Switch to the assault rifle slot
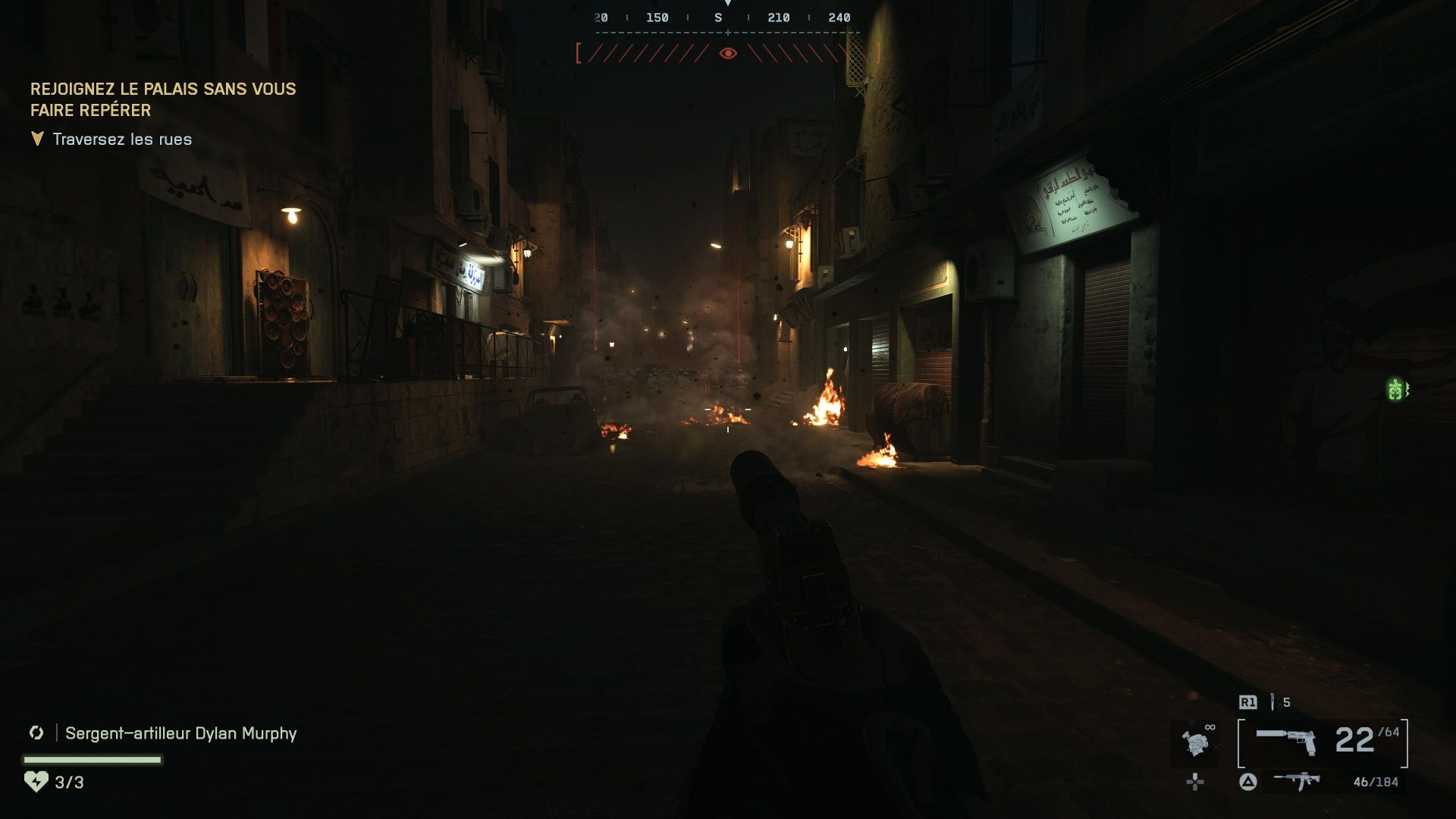 [x=1297, y=781]
